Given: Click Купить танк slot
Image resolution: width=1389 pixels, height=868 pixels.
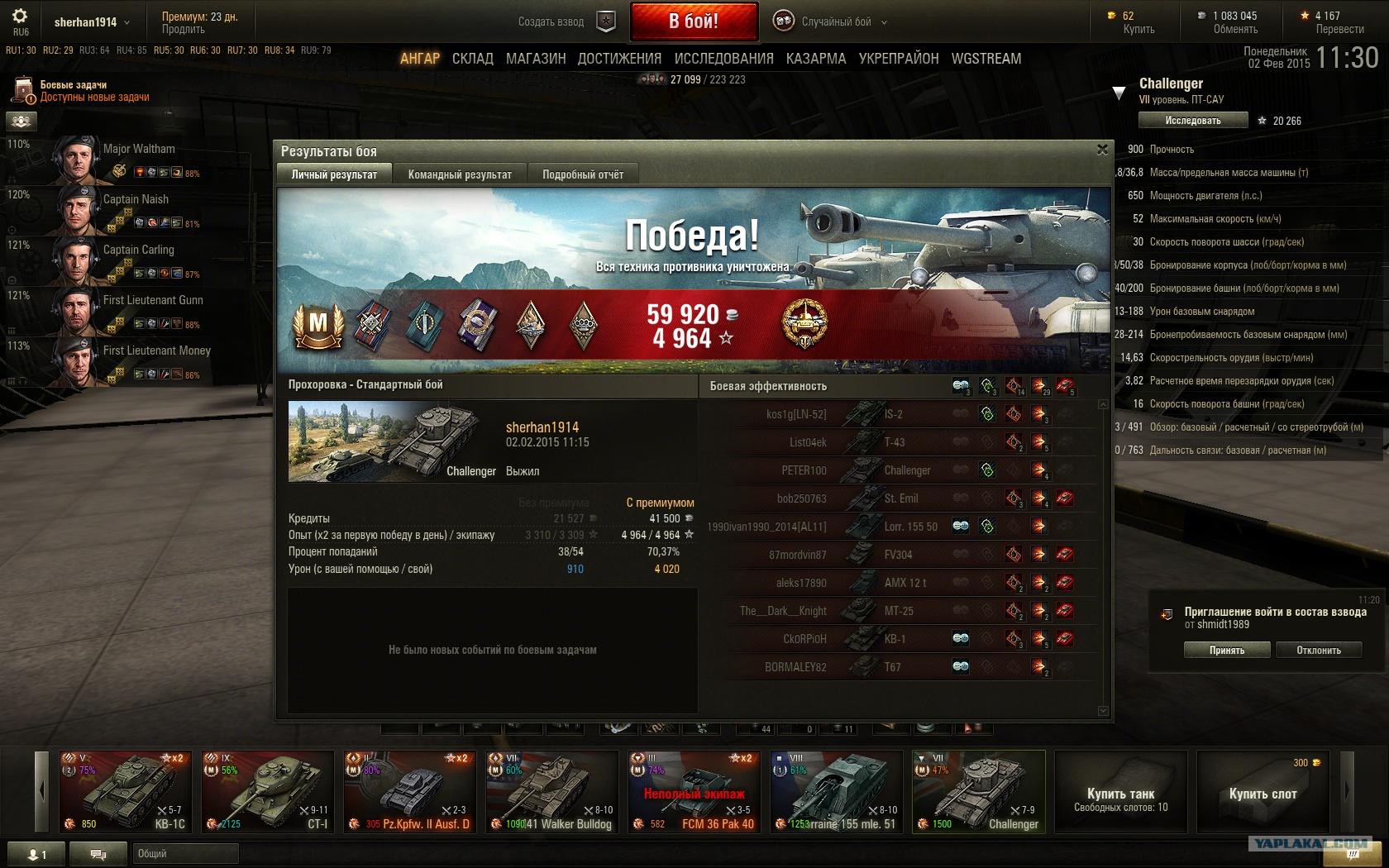Looking at the screenshot, I should pyautogui.click(x=1120, y=797).
